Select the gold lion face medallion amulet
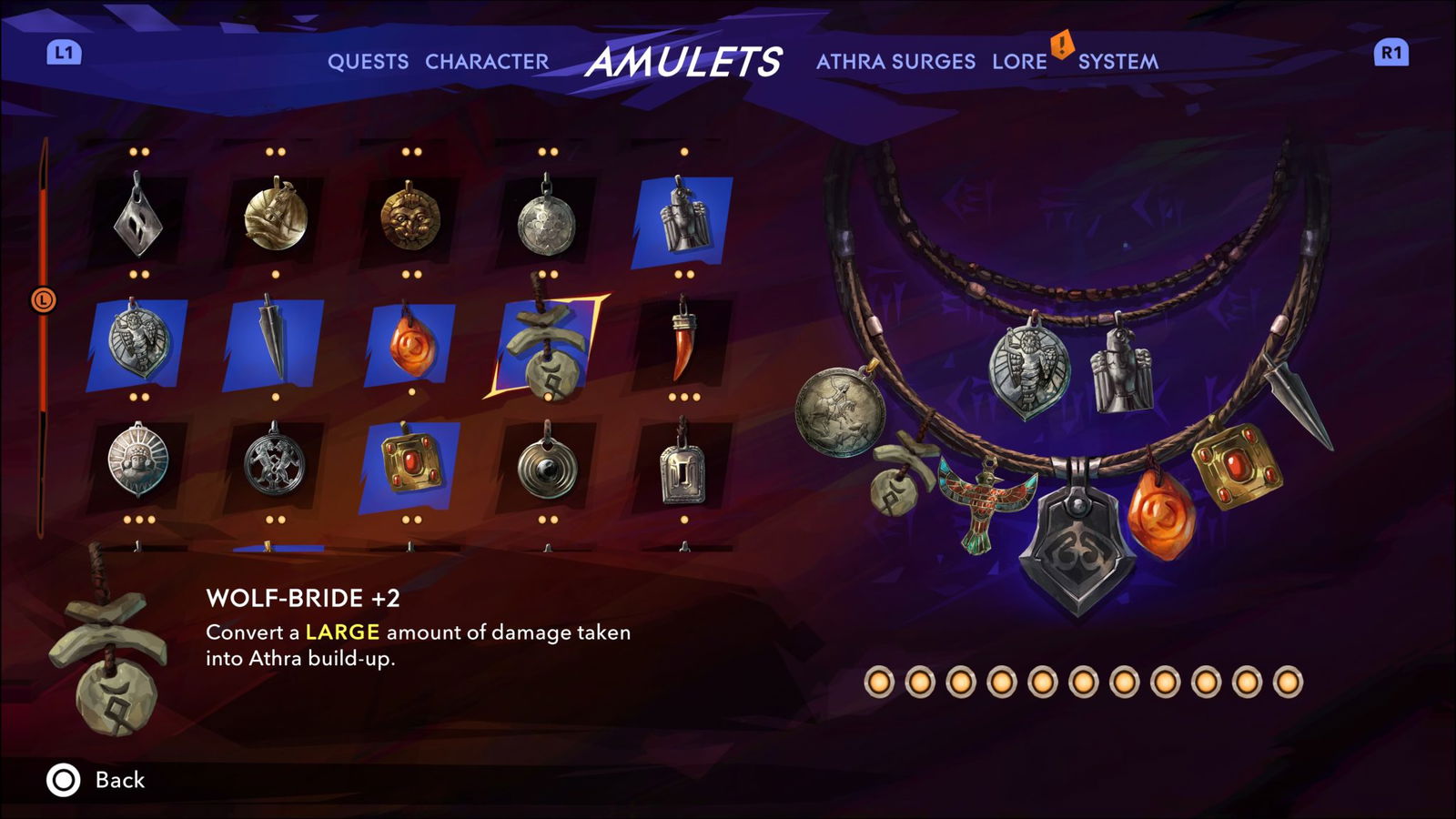The height and width of the screenshot is (819, 1456). tap(409, 218)
